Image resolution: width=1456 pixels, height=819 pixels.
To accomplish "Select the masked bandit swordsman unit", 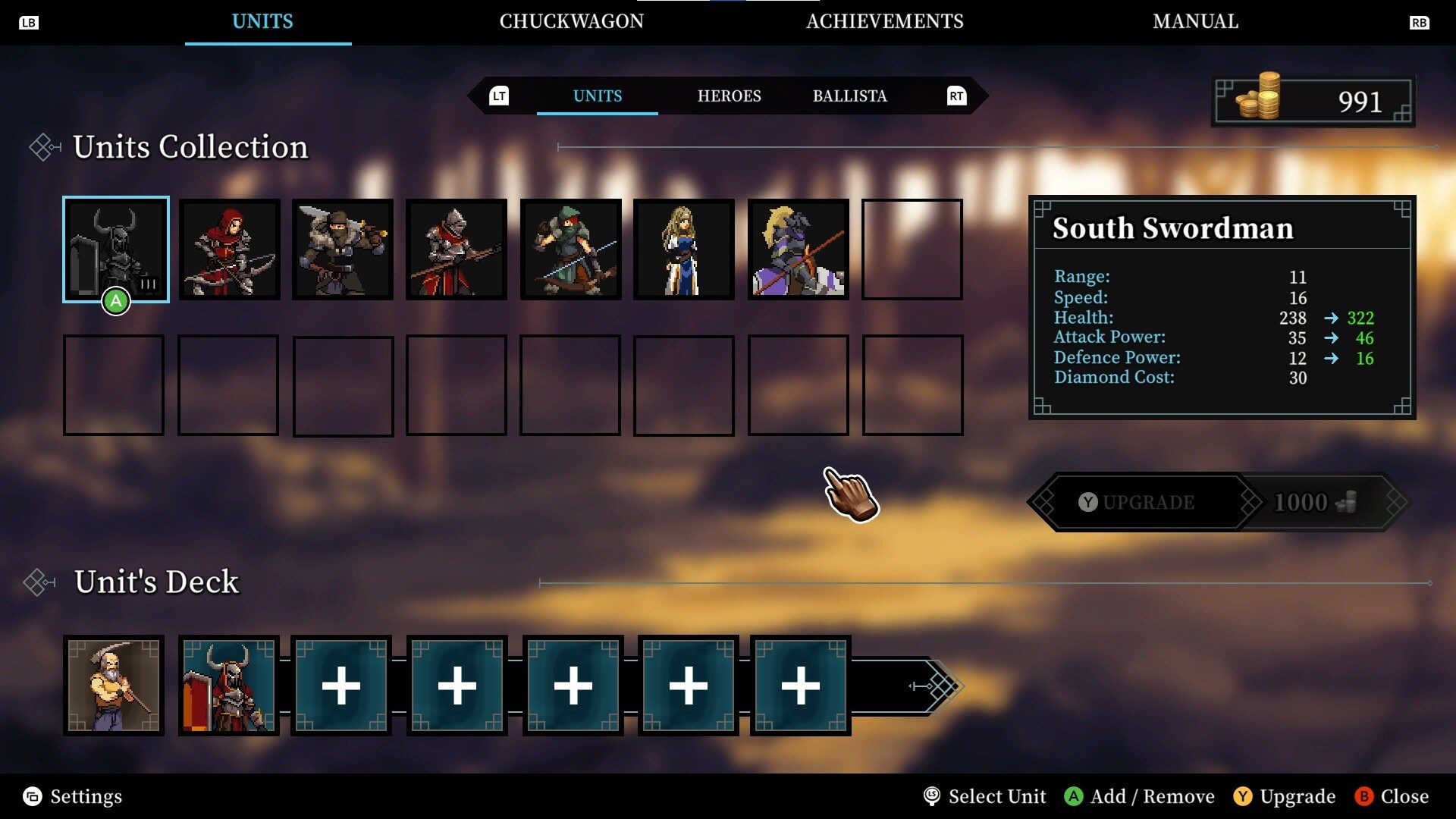I will [343, 249].
